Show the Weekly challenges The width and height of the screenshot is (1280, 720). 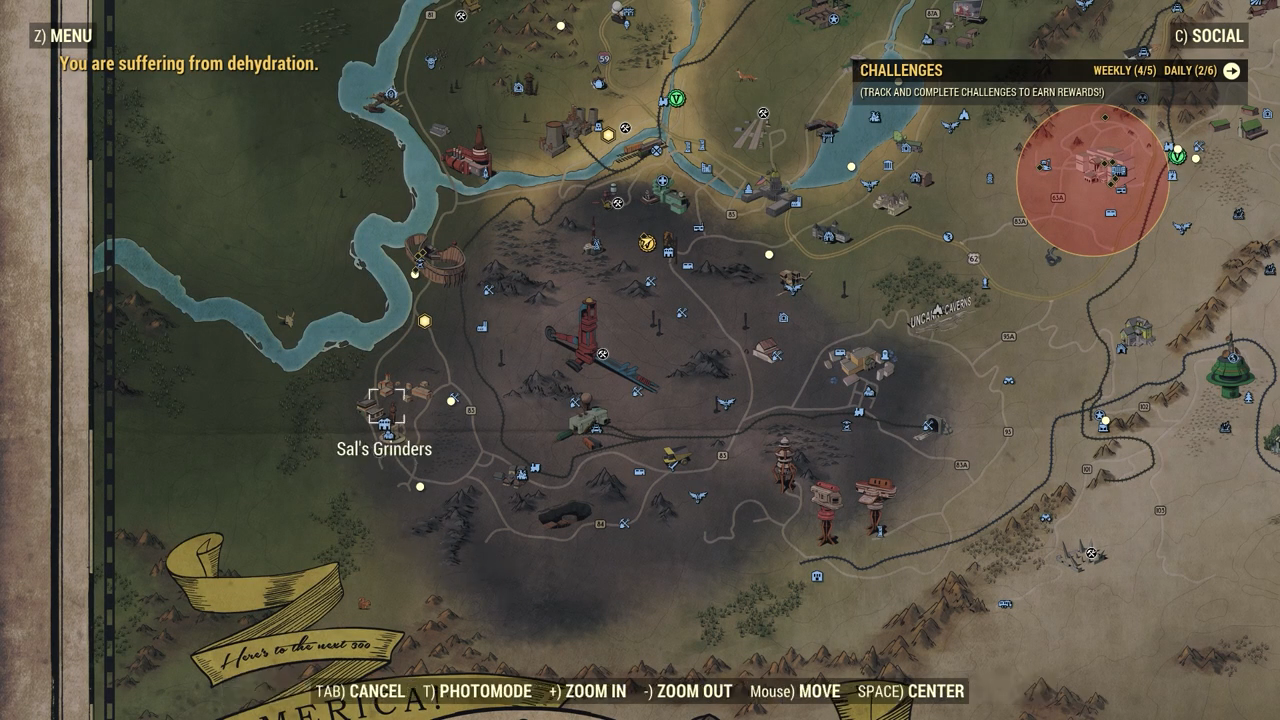(1124, 71)
